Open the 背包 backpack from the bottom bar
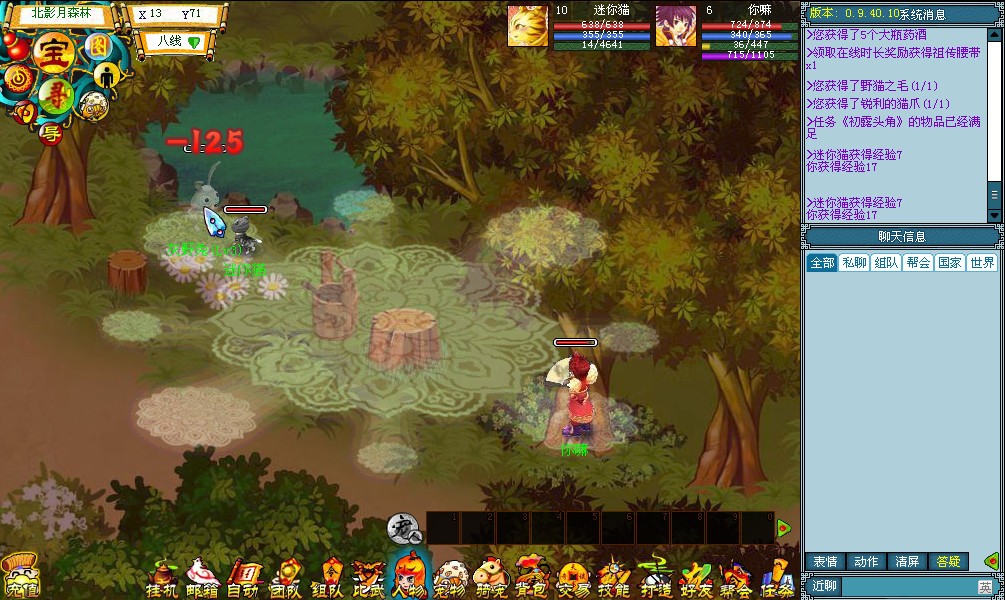Screen dimensions: 1005x600 530,578
